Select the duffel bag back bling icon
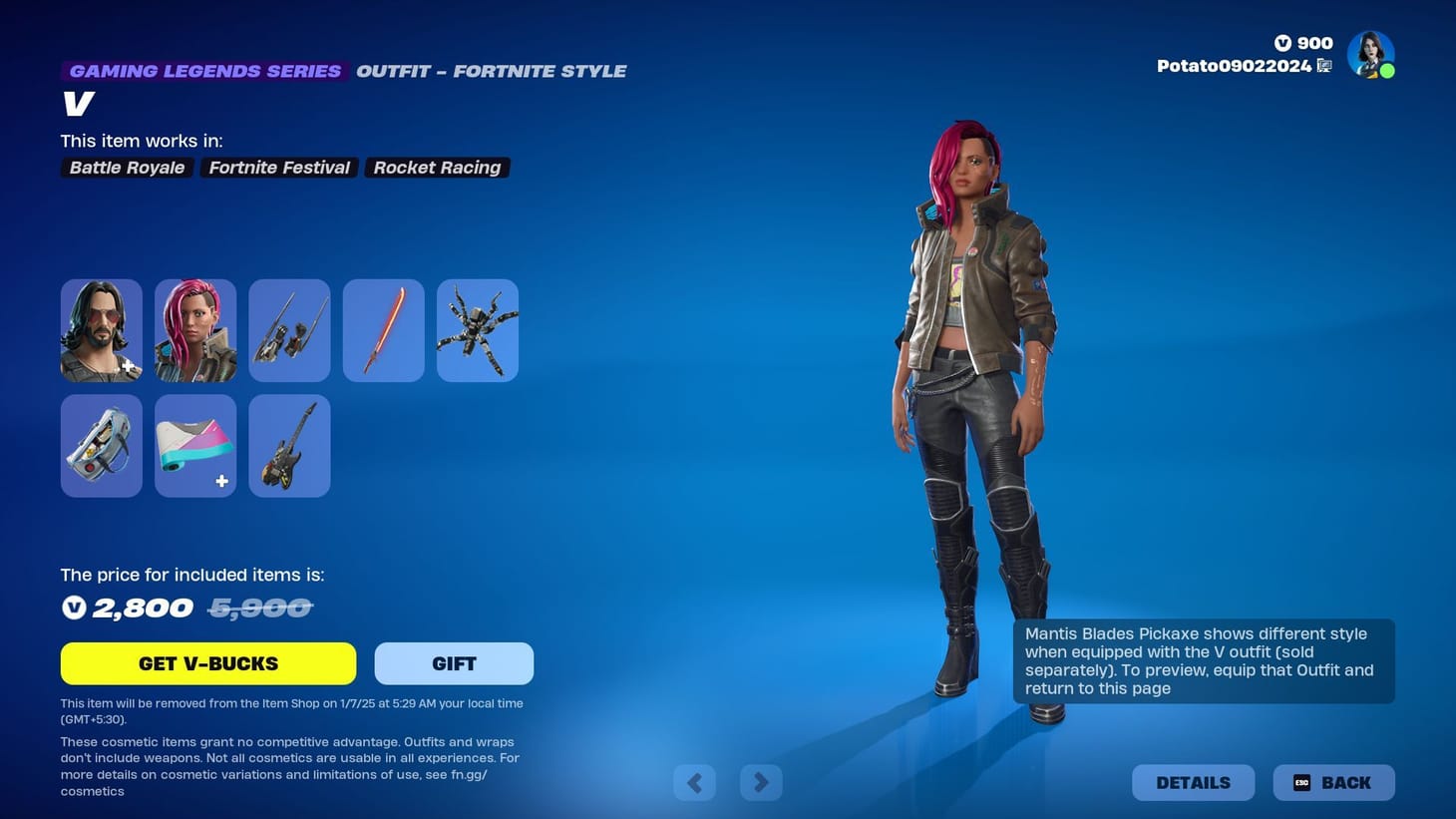This screenshot has height=819, width=1456. [x=101, y=445]
